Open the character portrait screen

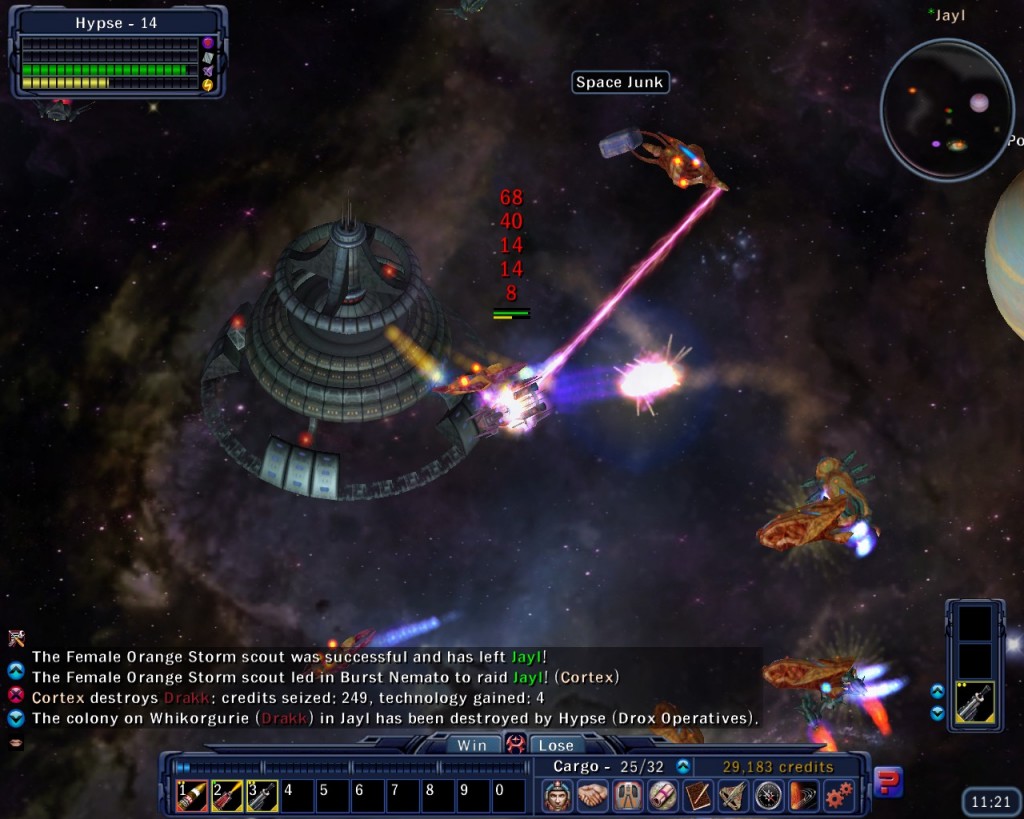558,796
